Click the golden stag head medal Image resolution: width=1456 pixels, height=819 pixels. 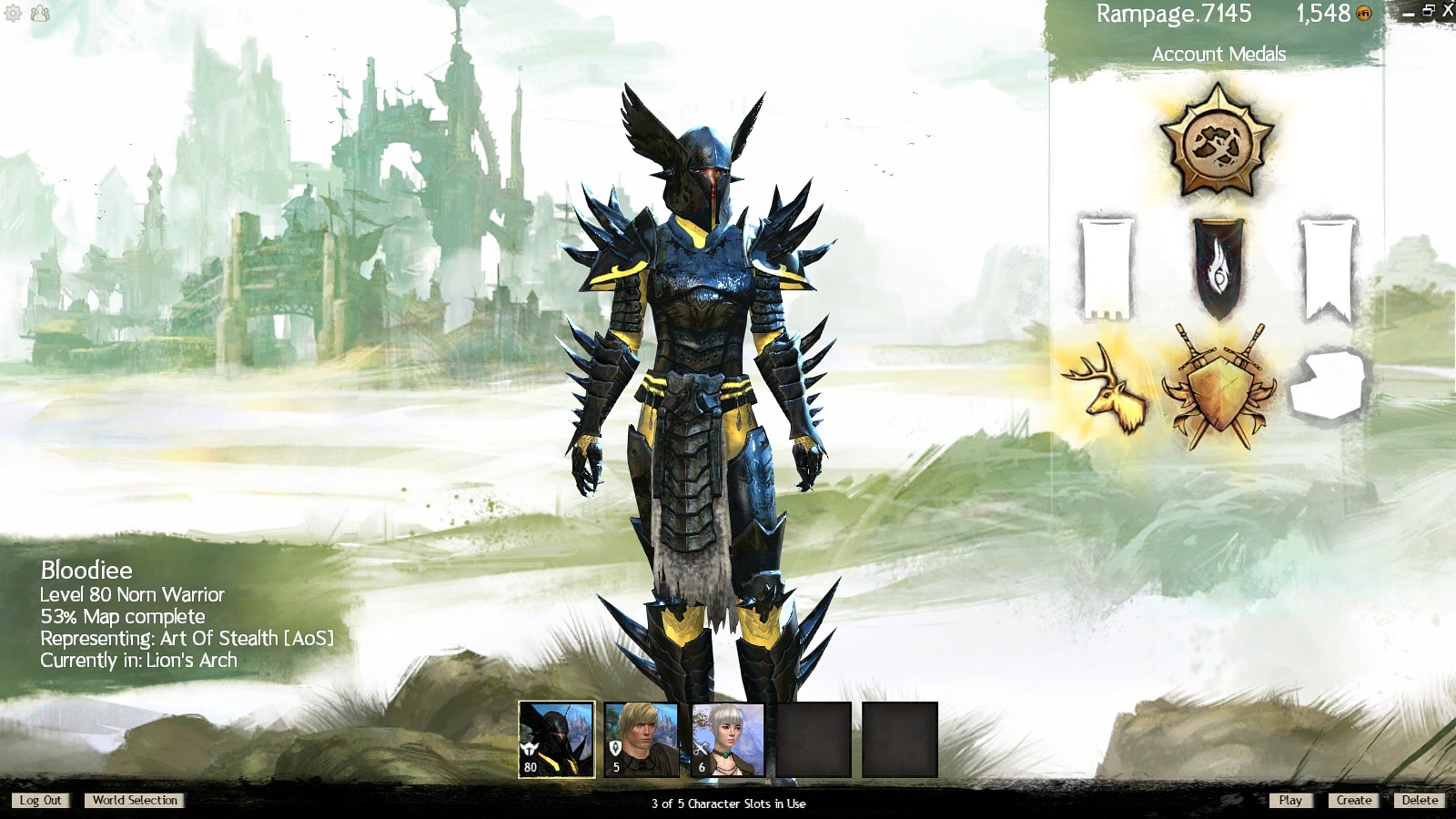1108,389
